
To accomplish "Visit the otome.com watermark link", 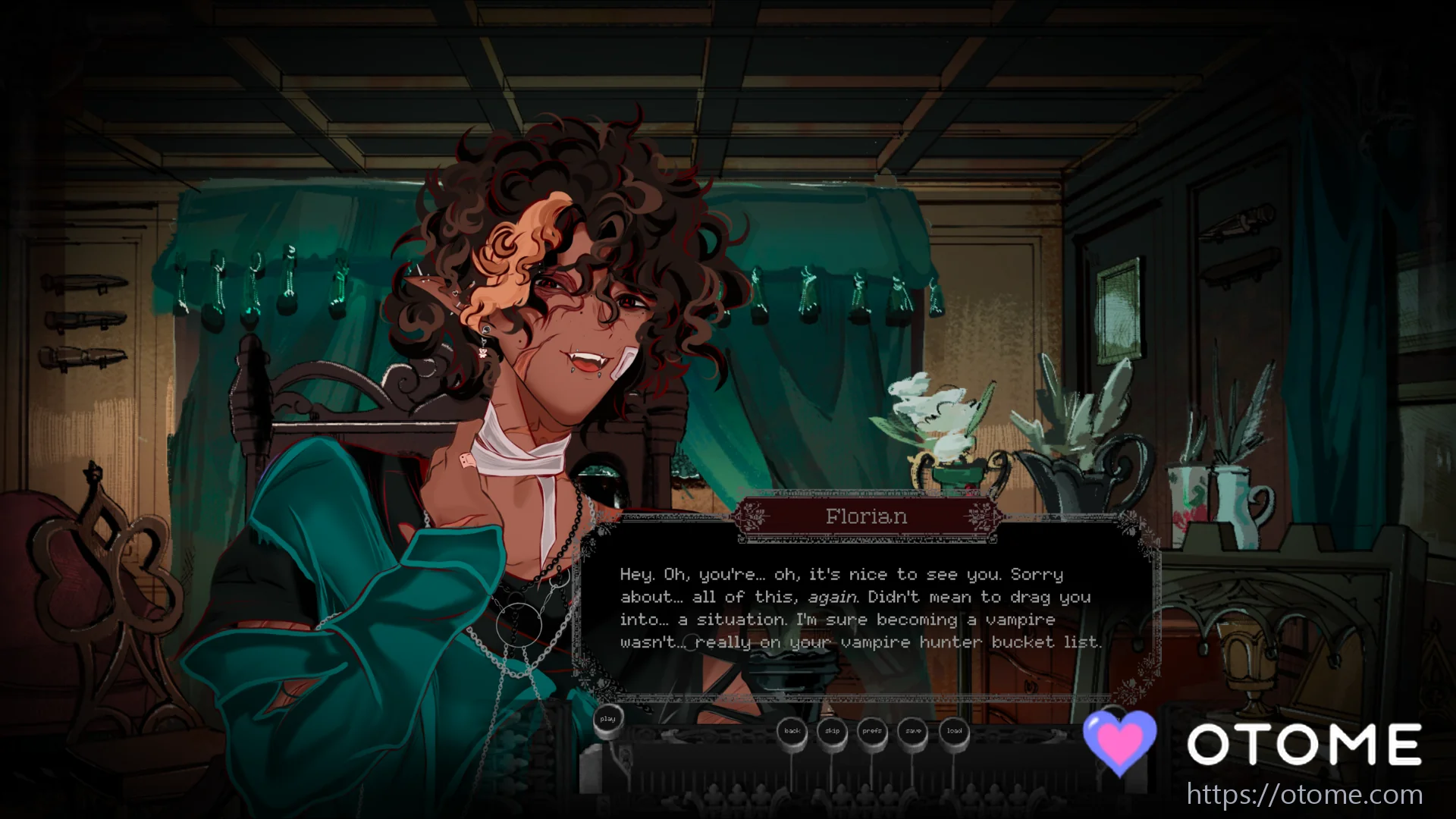I will tap(1304, 795).
